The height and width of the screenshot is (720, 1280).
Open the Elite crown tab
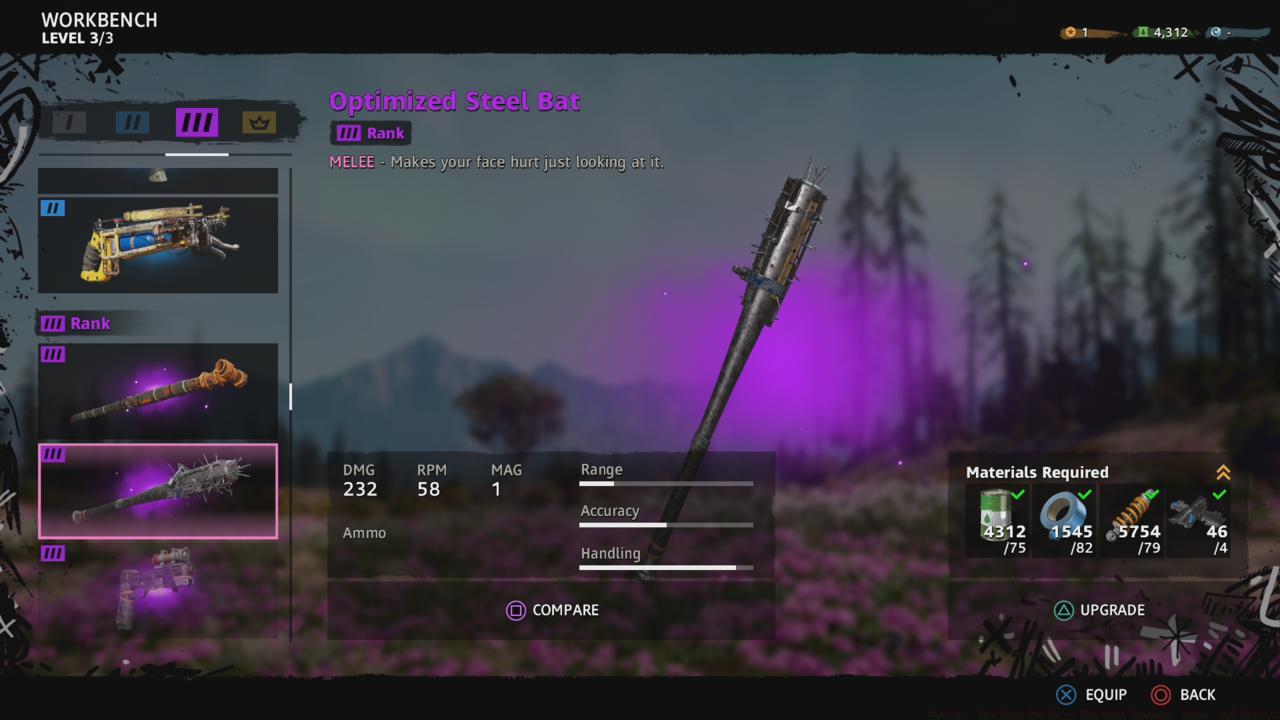(x=257, y=122)
